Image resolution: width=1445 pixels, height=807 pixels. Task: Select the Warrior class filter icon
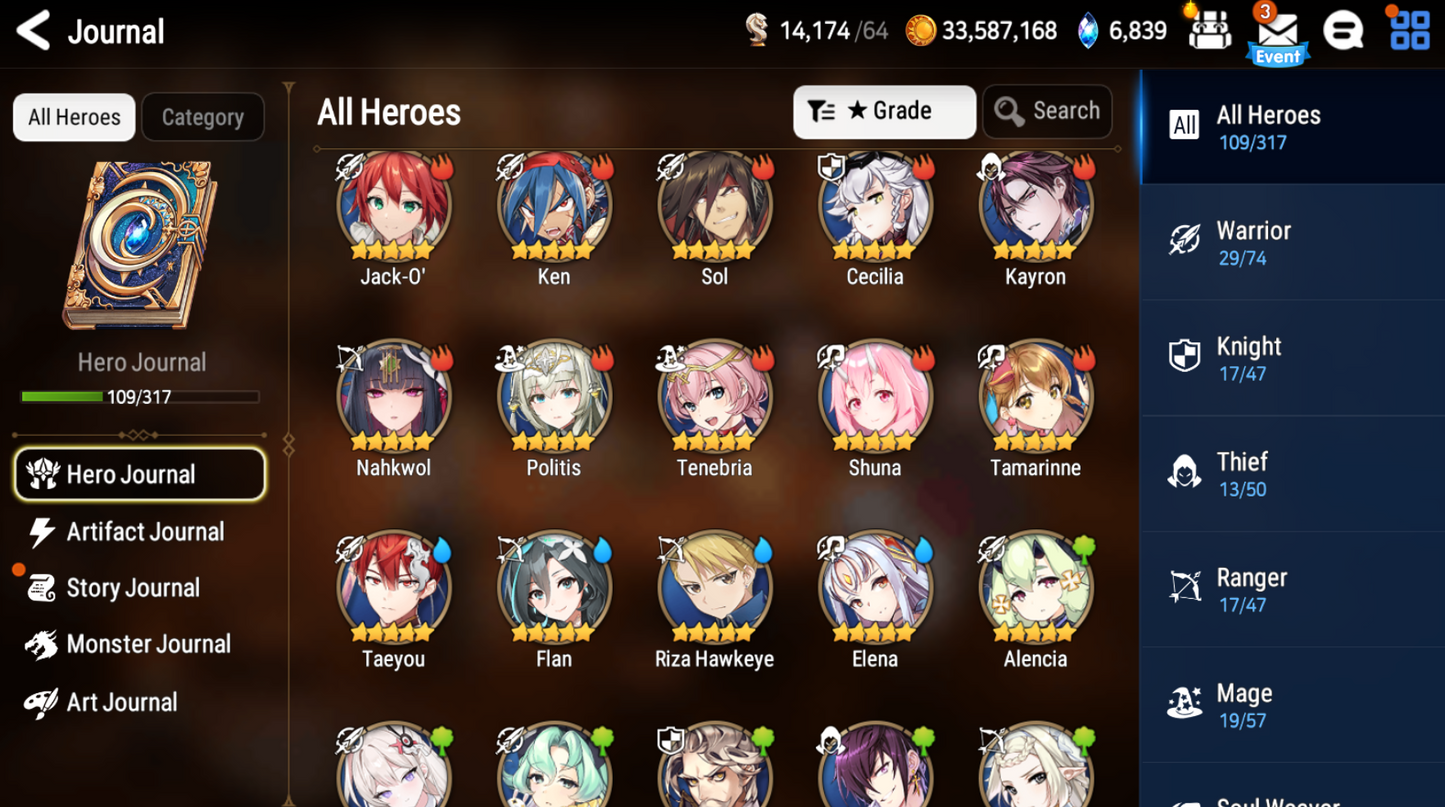click(x=1184, y=240)
